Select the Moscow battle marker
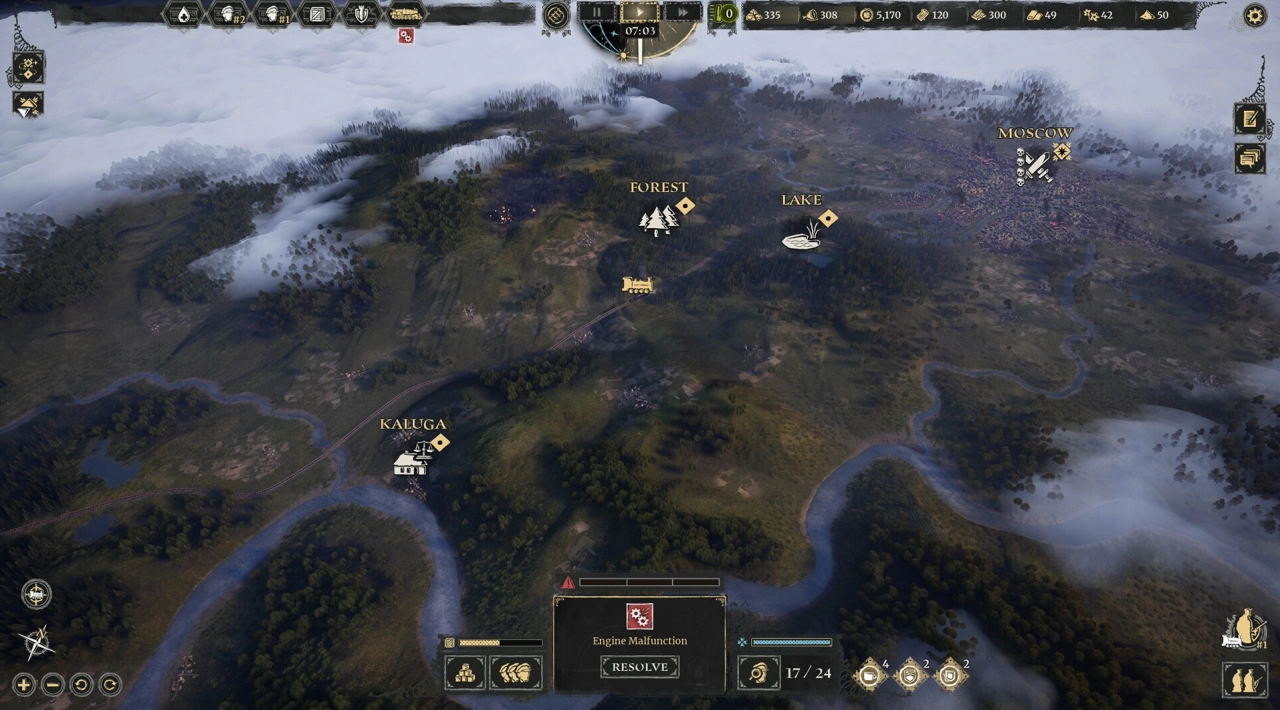 (1035, 165)
